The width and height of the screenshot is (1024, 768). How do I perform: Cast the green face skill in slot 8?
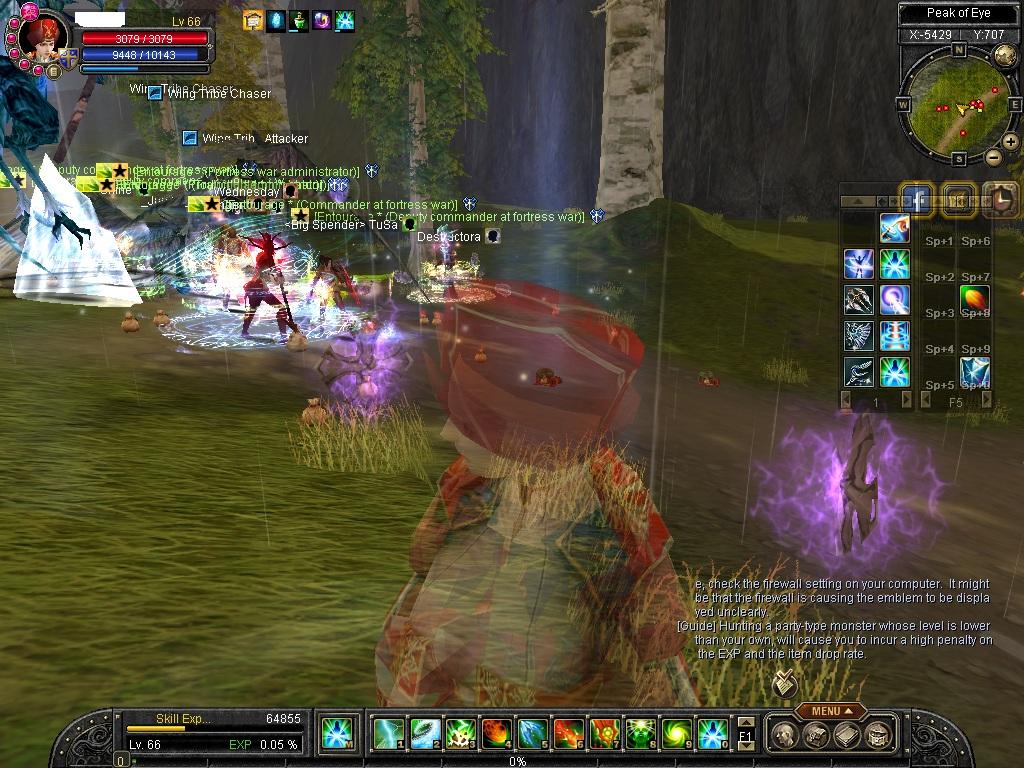point(641,735)
